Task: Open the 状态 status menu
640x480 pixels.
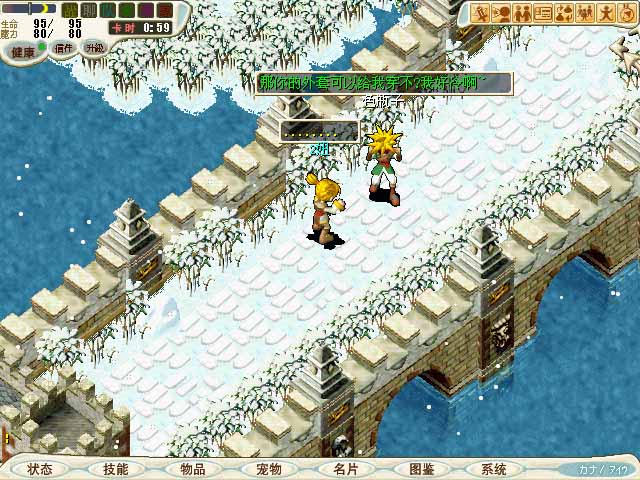Action: pos(40,469)
